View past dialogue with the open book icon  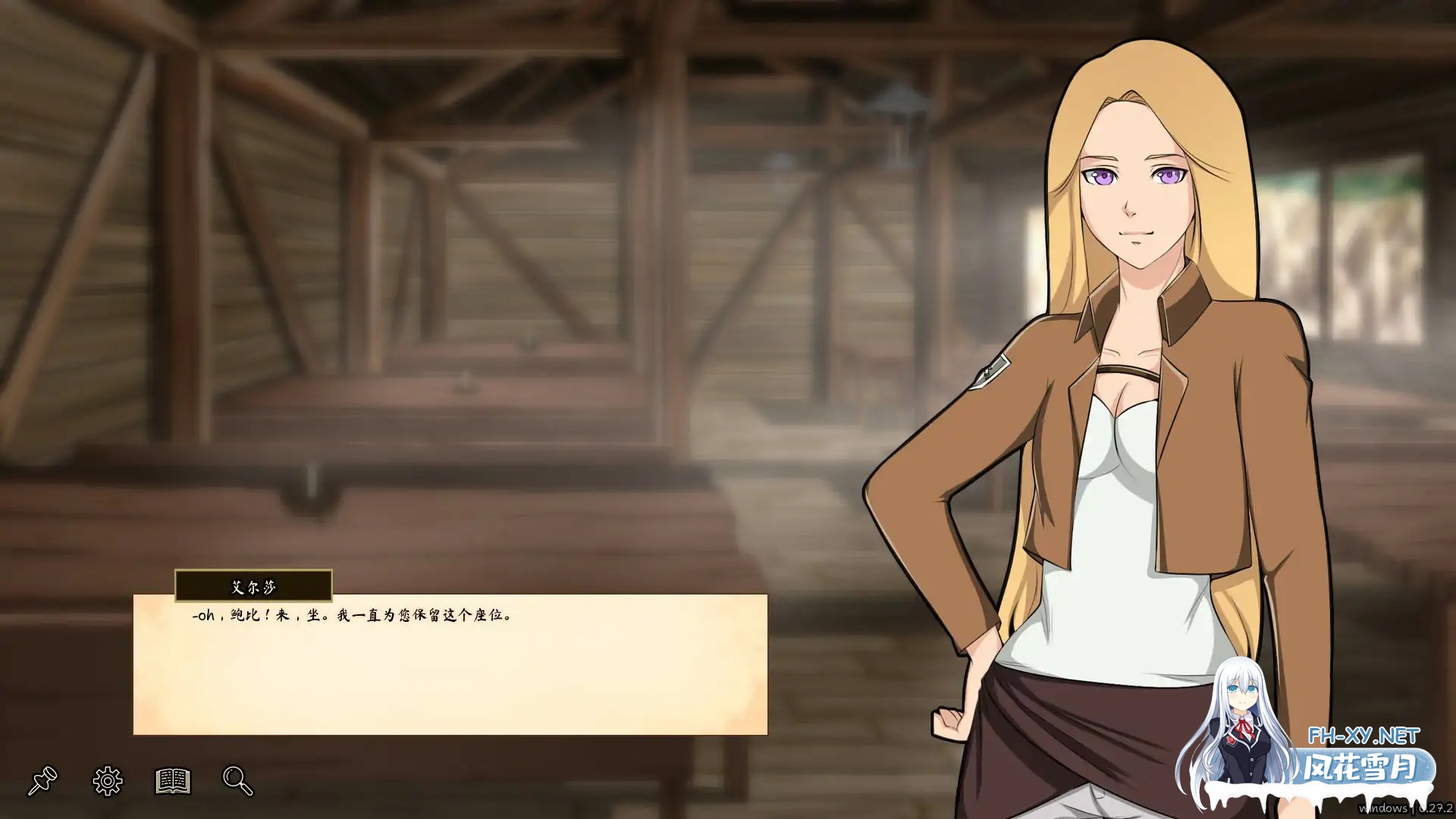click(172, 780)
